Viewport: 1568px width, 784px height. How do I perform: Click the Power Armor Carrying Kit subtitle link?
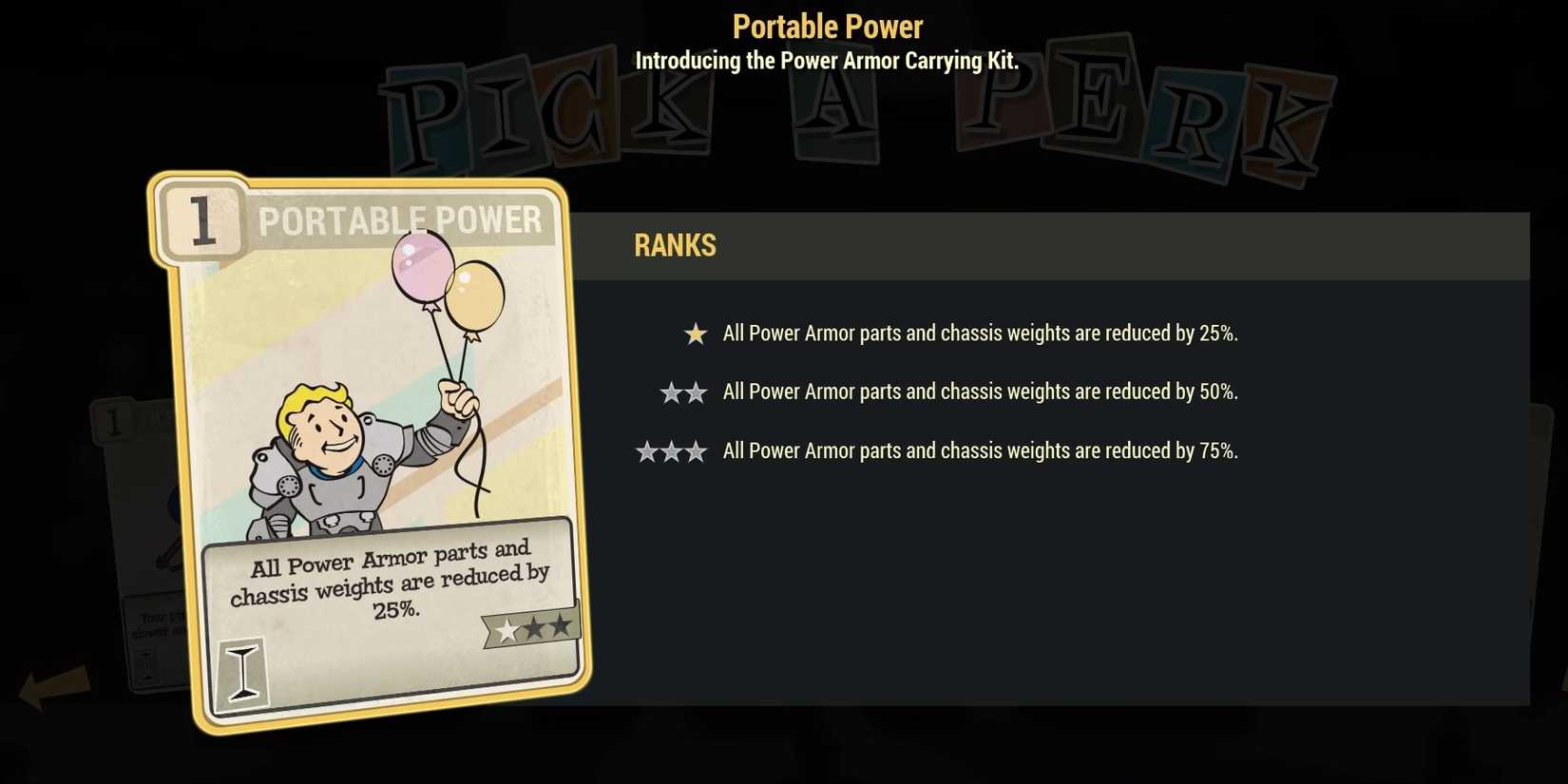point(826,61)
